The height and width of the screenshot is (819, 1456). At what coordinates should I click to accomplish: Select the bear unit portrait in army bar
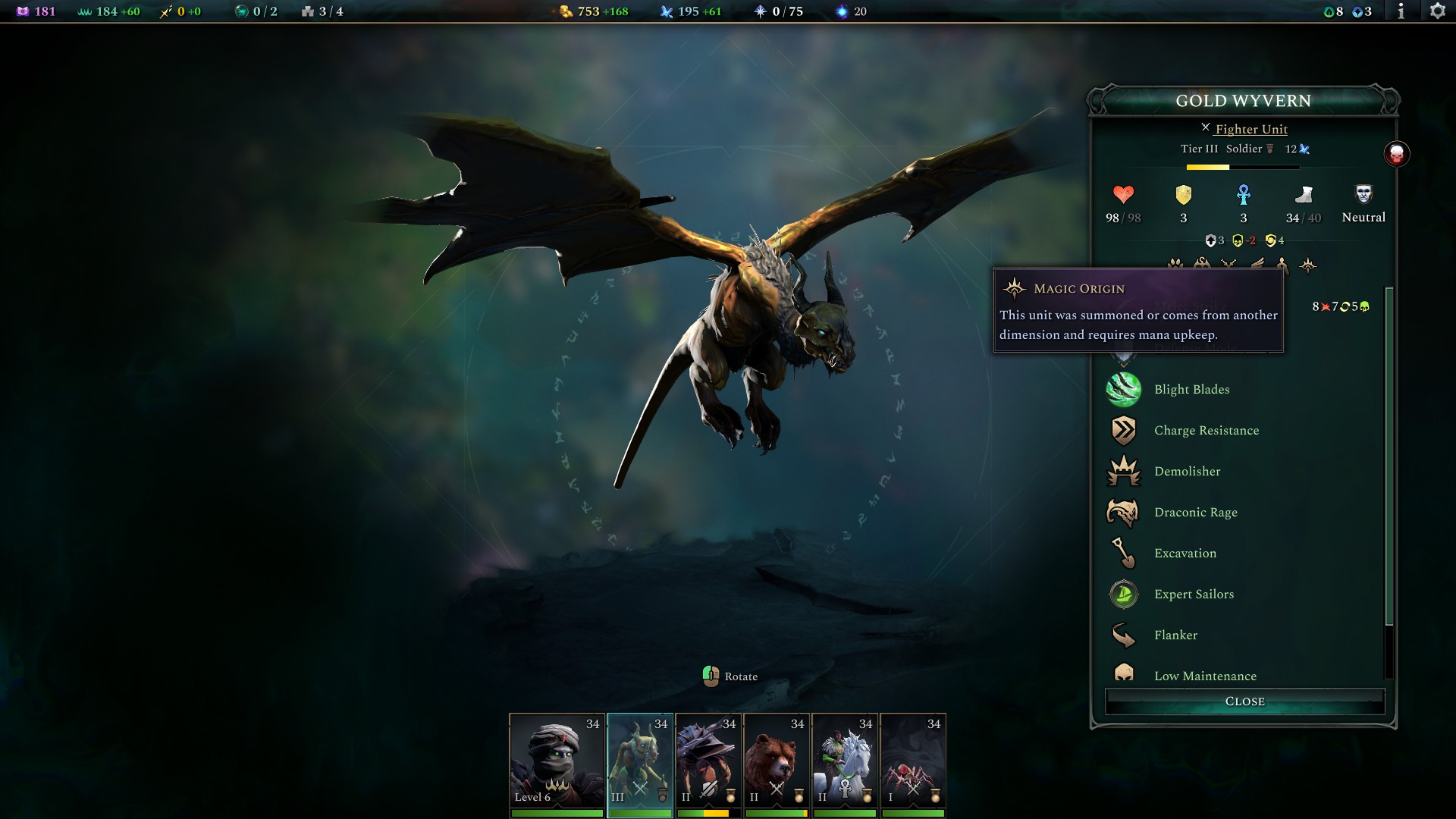(777, 761)
